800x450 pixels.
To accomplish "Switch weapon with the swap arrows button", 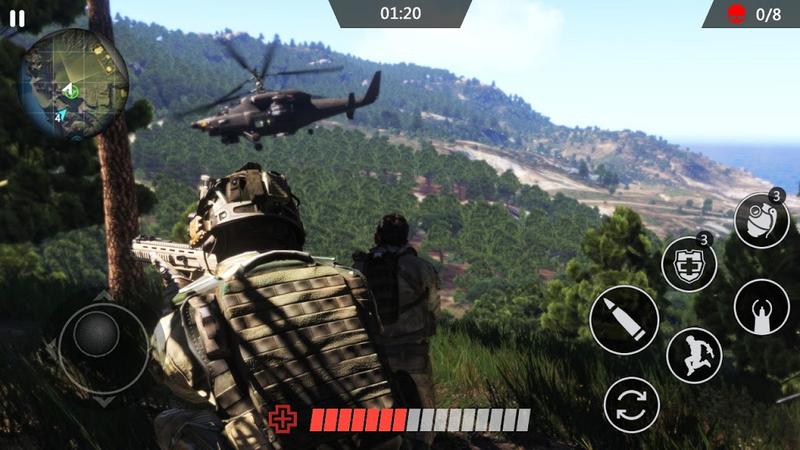I will point(632,405).
